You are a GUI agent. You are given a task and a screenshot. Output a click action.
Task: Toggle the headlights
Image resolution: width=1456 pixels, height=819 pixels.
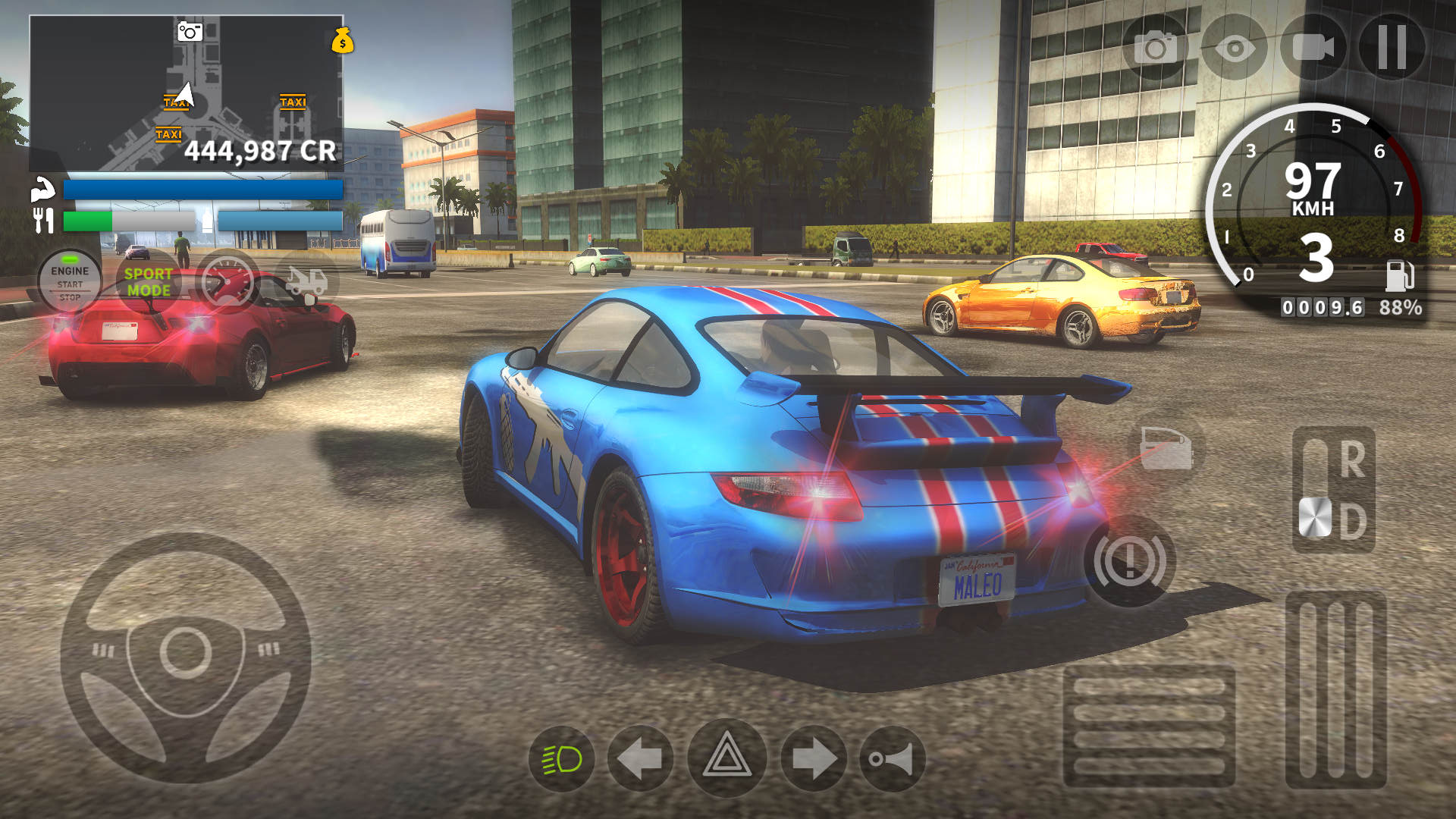click(x=562, y=759)
